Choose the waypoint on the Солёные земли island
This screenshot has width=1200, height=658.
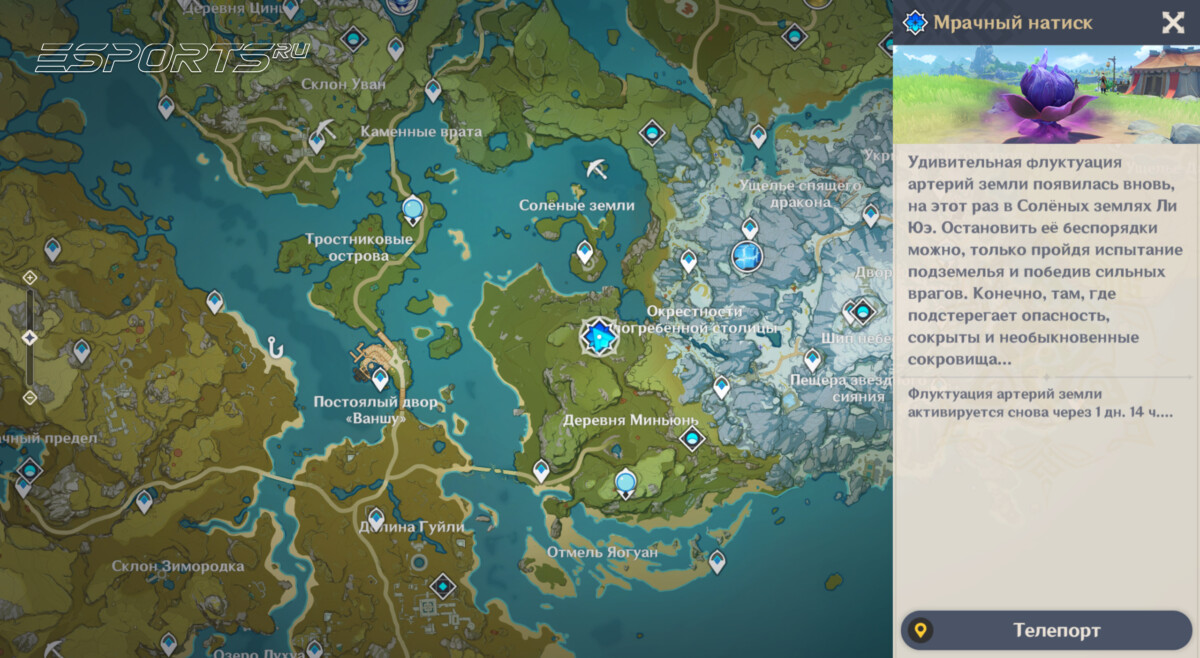coord(585,252)
